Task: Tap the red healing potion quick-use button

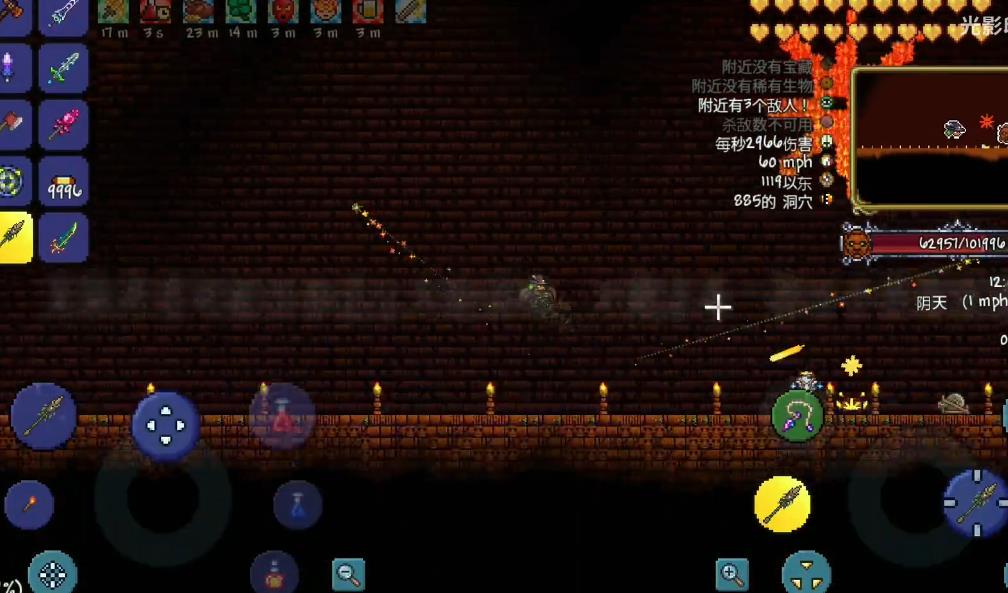Action: 281,415
